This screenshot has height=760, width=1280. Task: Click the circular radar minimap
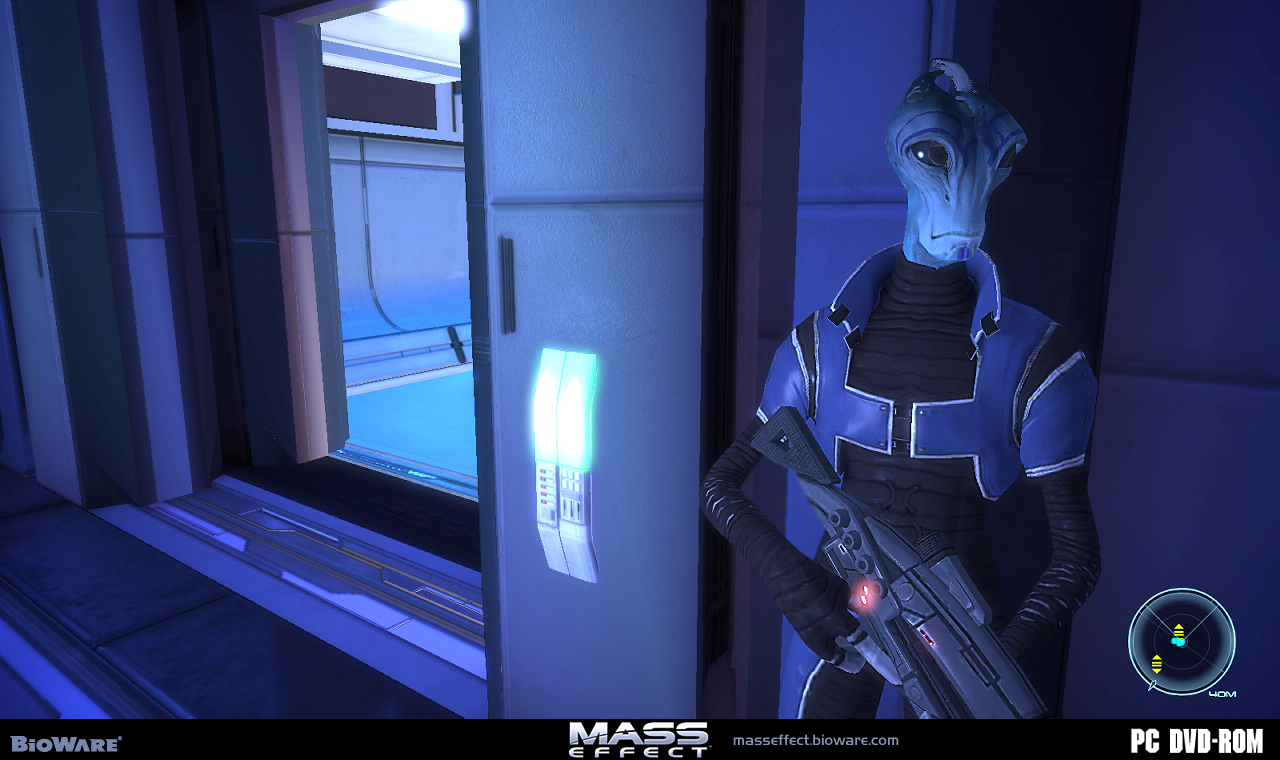point(1181,641)
